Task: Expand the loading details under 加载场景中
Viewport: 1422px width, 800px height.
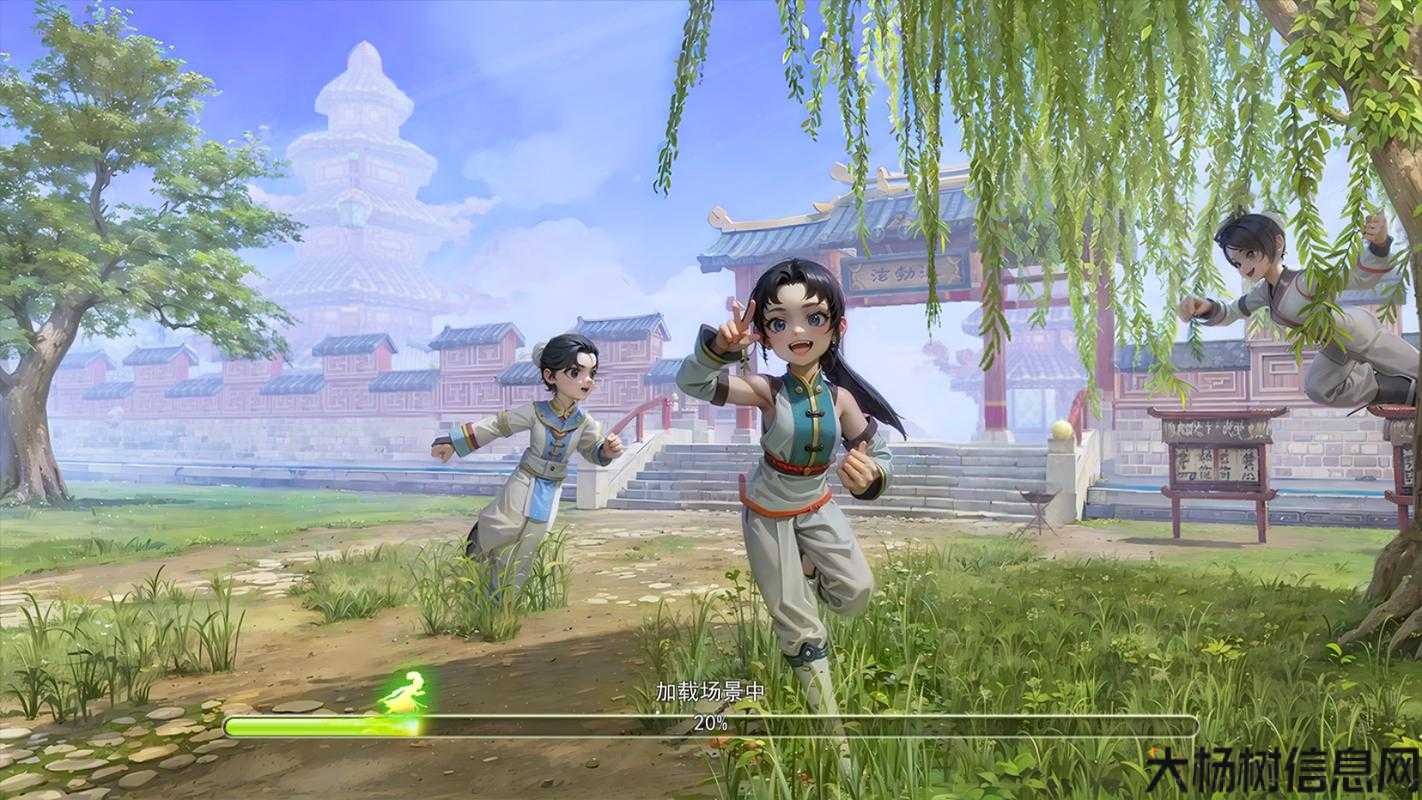Action: pyautogui.click(x=711, y=690)
